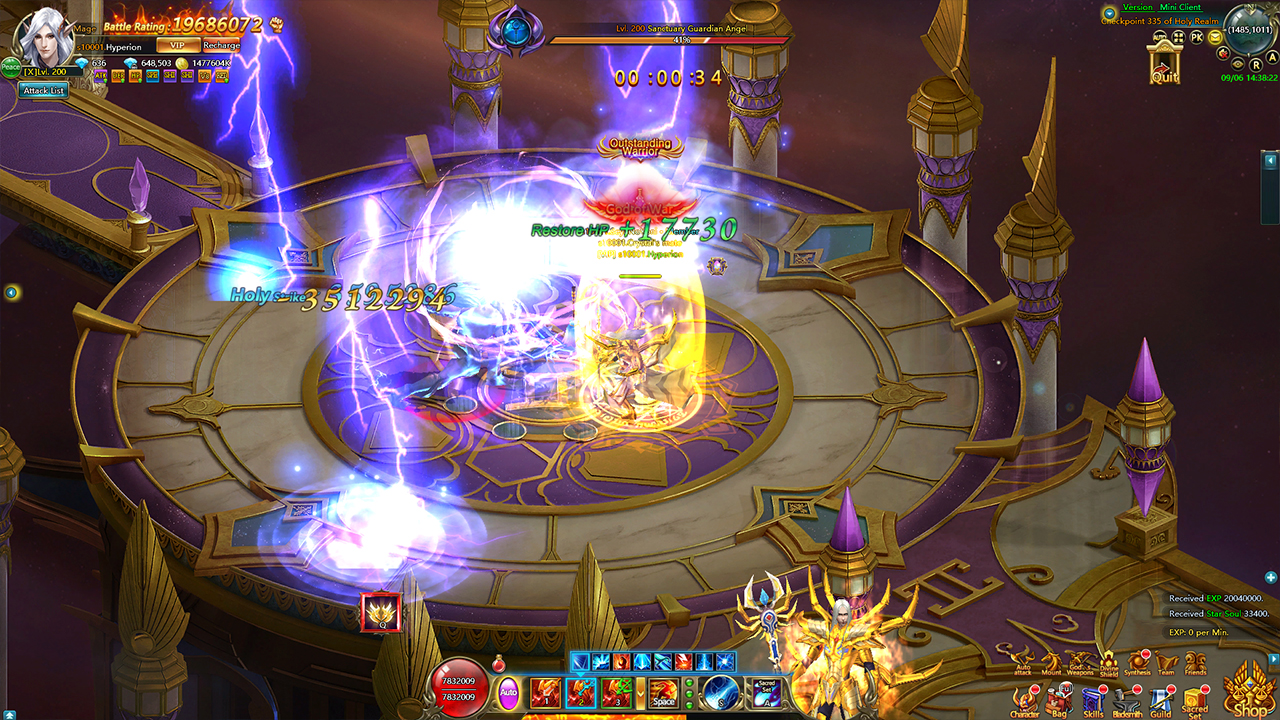Toggle Auto battle mode
This screenshot has width=1280, height=720.
[x=508, y=692]
